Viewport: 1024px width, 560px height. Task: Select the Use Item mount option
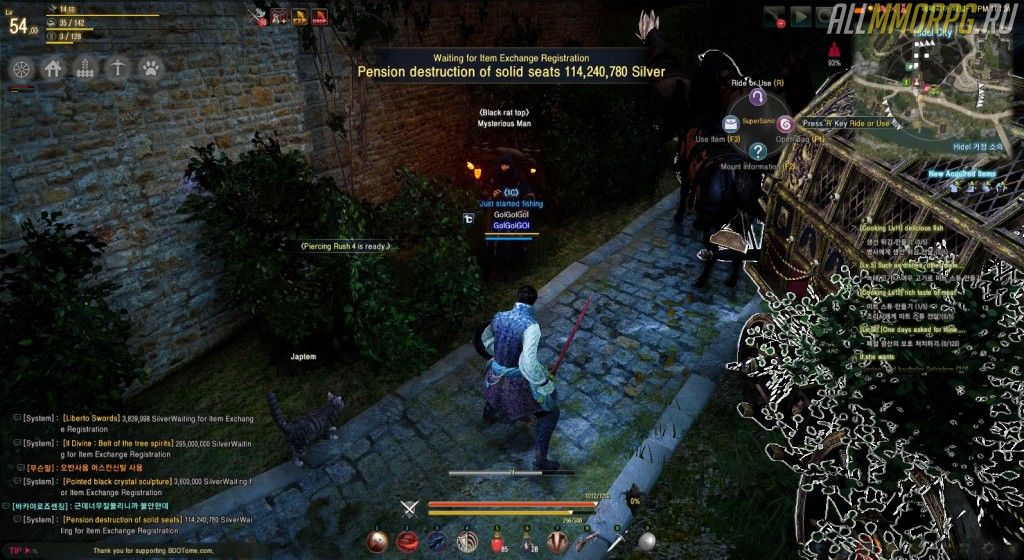pos(730,123)
